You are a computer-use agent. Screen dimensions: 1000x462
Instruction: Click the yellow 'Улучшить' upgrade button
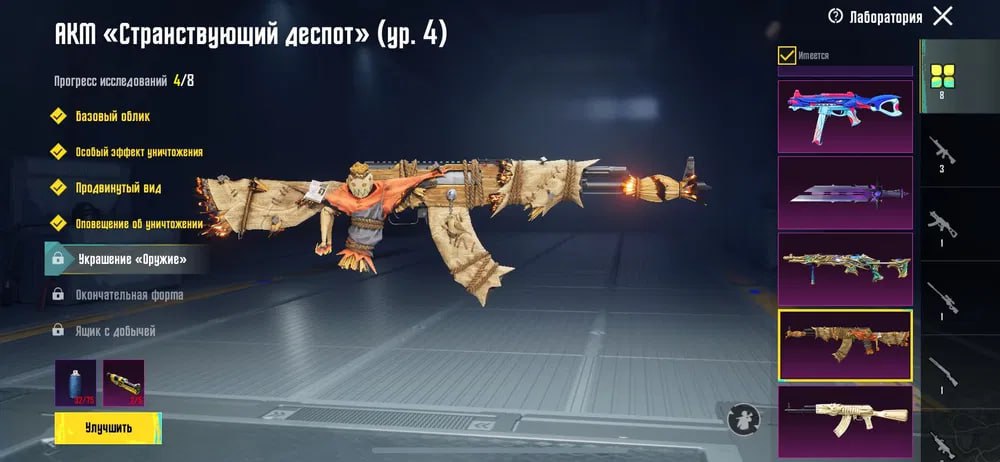107,427
